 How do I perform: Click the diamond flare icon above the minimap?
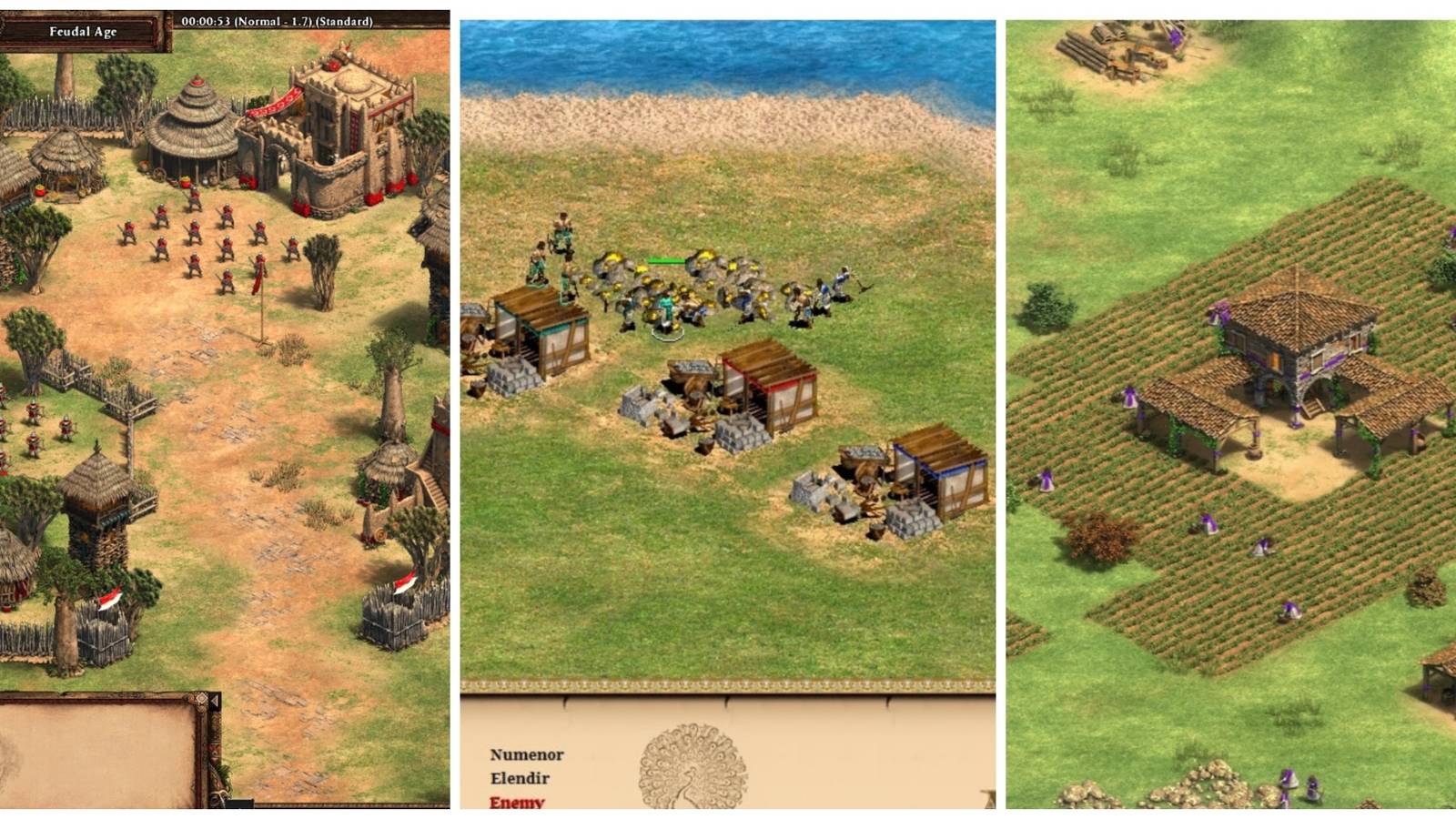(x=202, y=700)
